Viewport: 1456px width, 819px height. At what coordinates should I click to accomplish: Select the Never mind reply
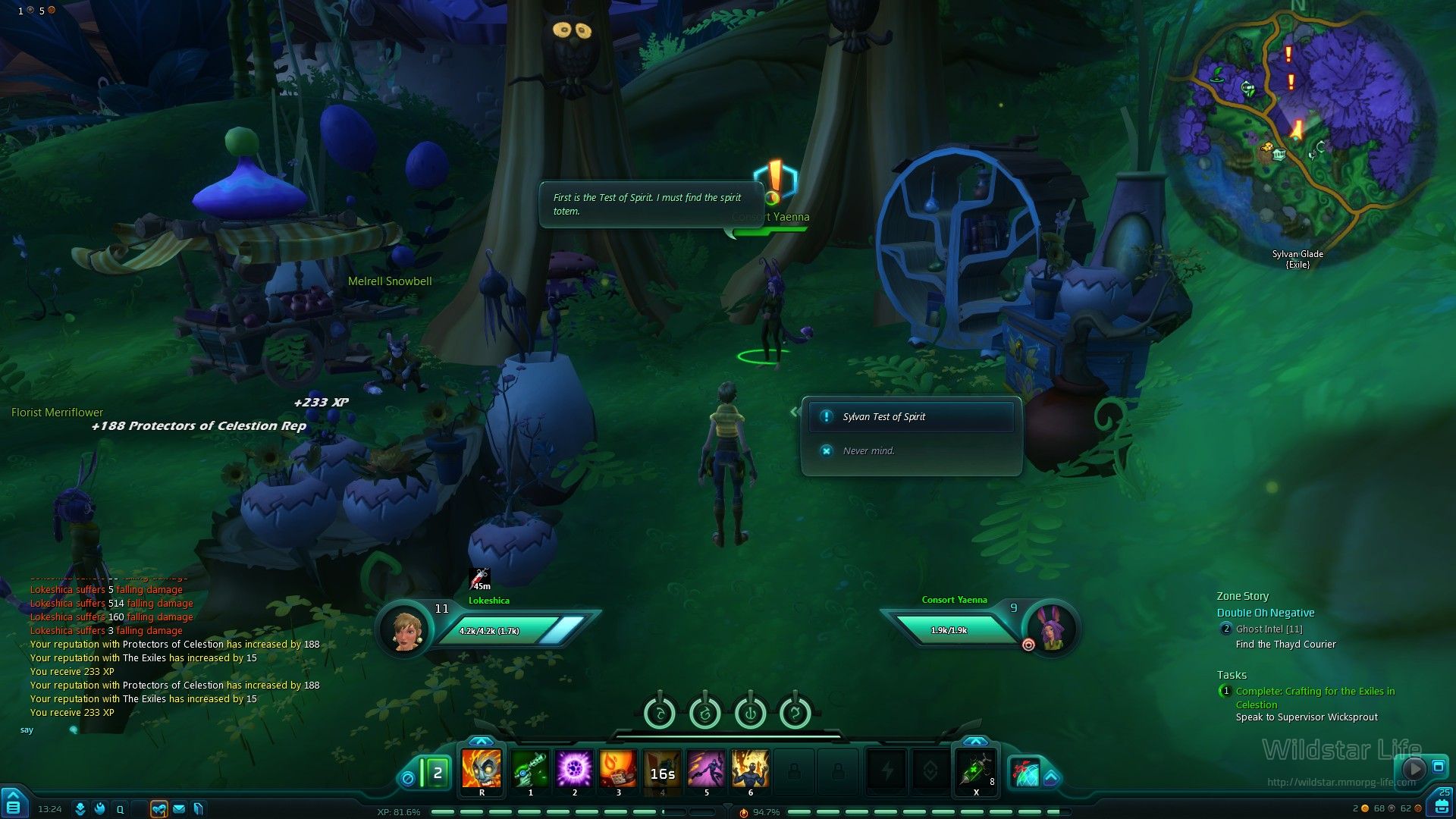pos(868,451)
